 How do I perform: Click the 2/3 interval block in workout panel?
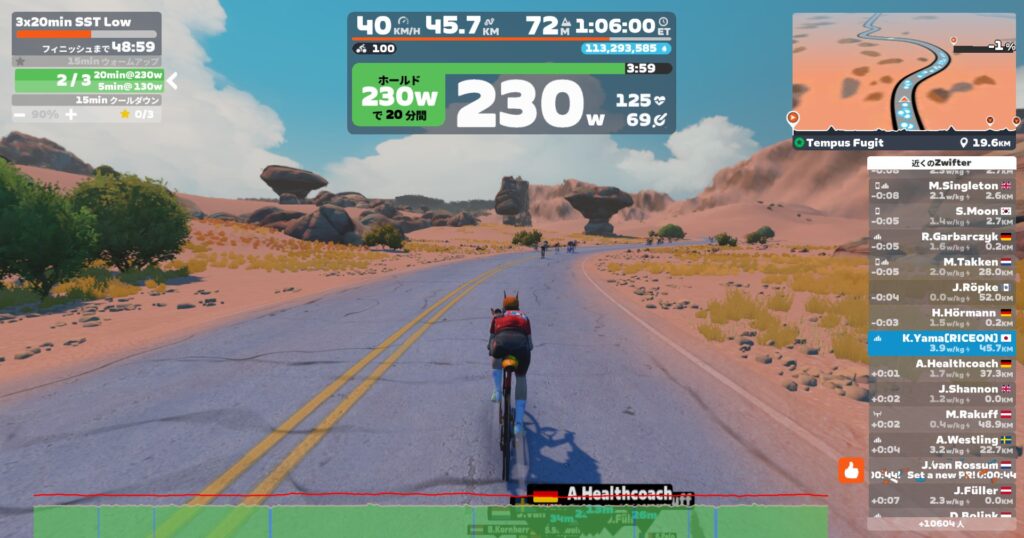coord(88,80)
